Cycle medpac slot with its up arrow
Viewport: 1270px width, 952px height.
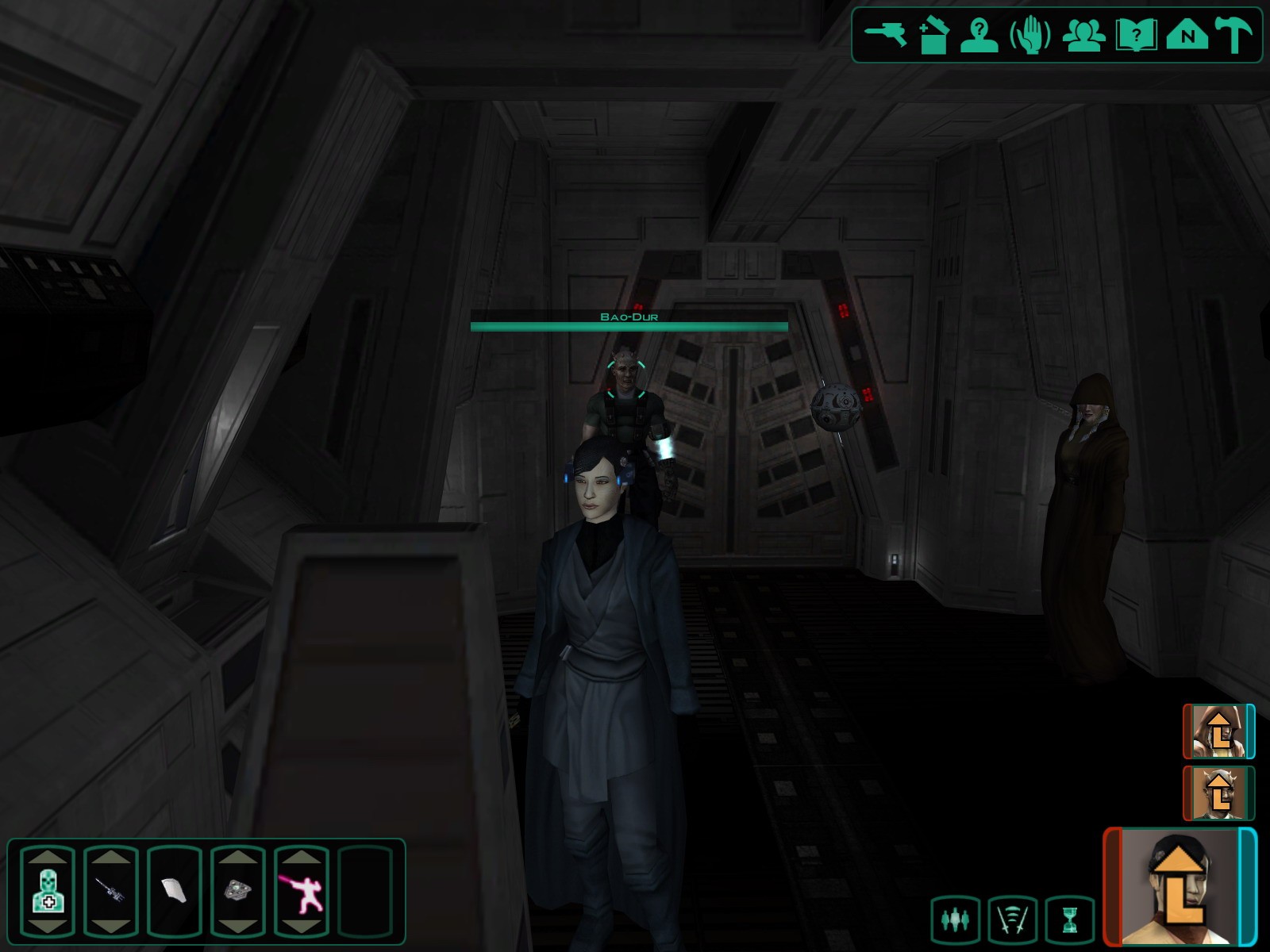point(48,858)
